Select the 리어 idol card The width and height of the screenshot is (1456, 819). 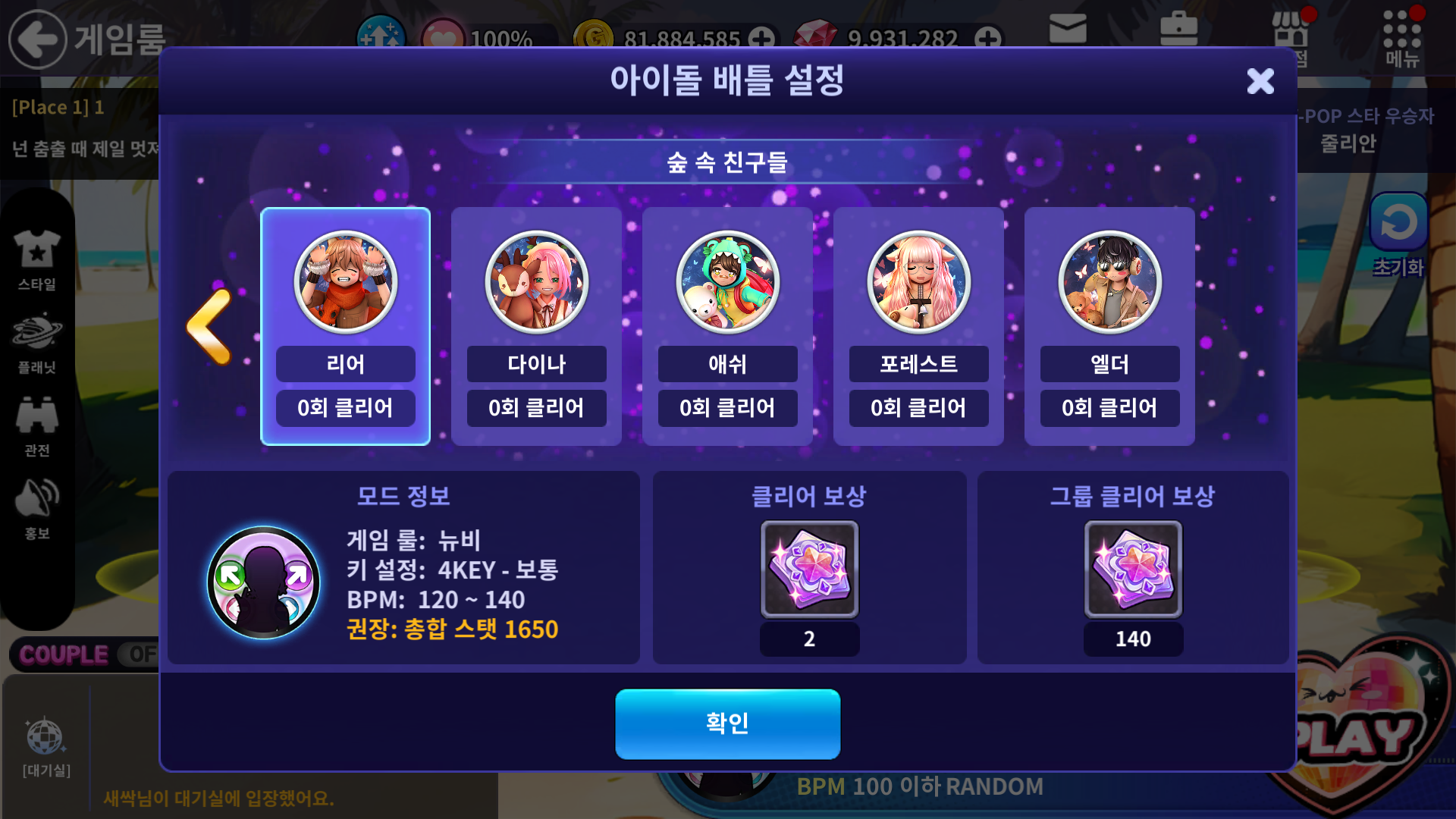pyautogui.click(x=345, y=326)
